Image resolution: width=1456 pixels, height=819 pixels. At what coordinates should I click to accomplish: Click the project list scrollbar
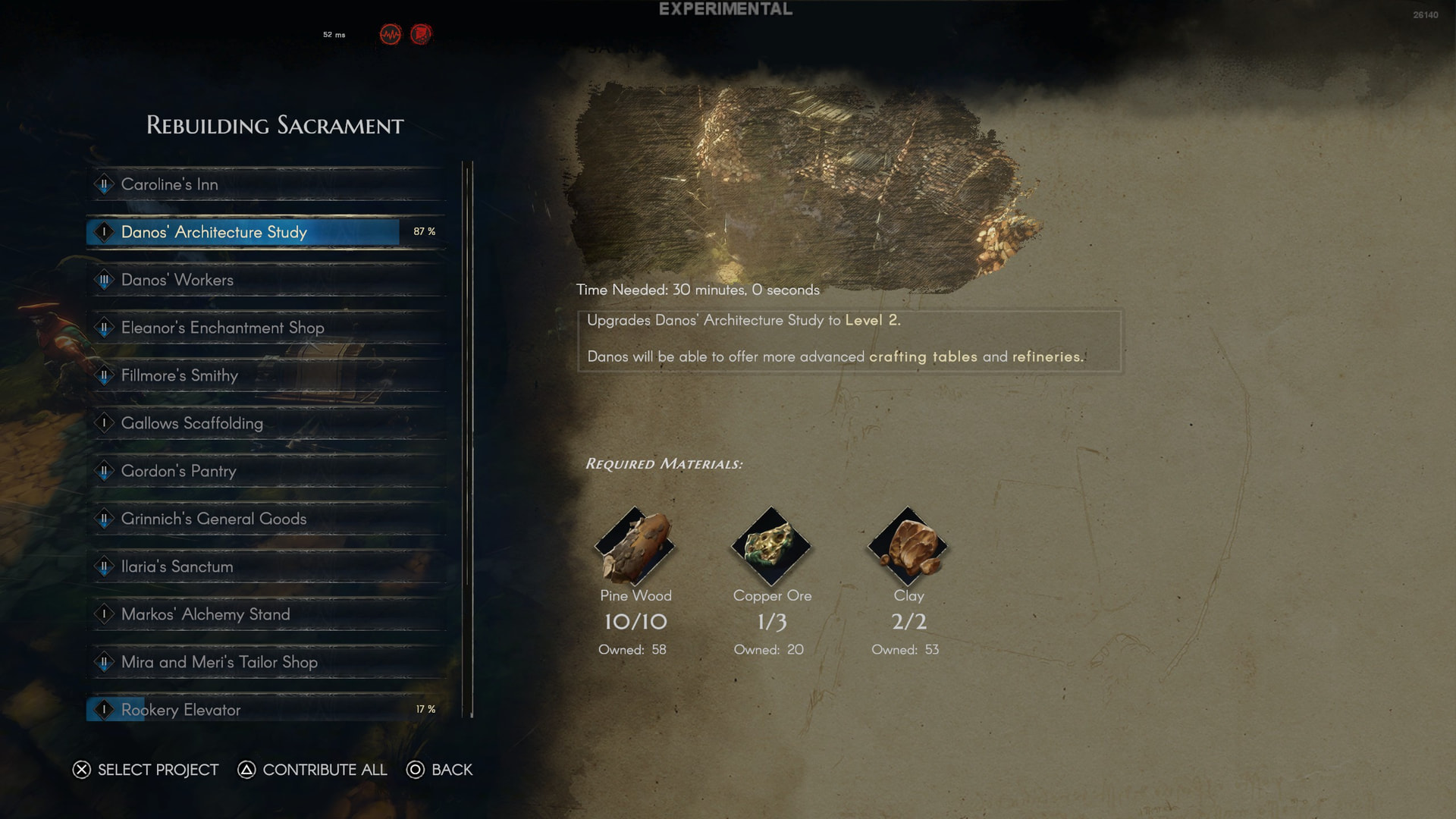[x=468, y=438]
